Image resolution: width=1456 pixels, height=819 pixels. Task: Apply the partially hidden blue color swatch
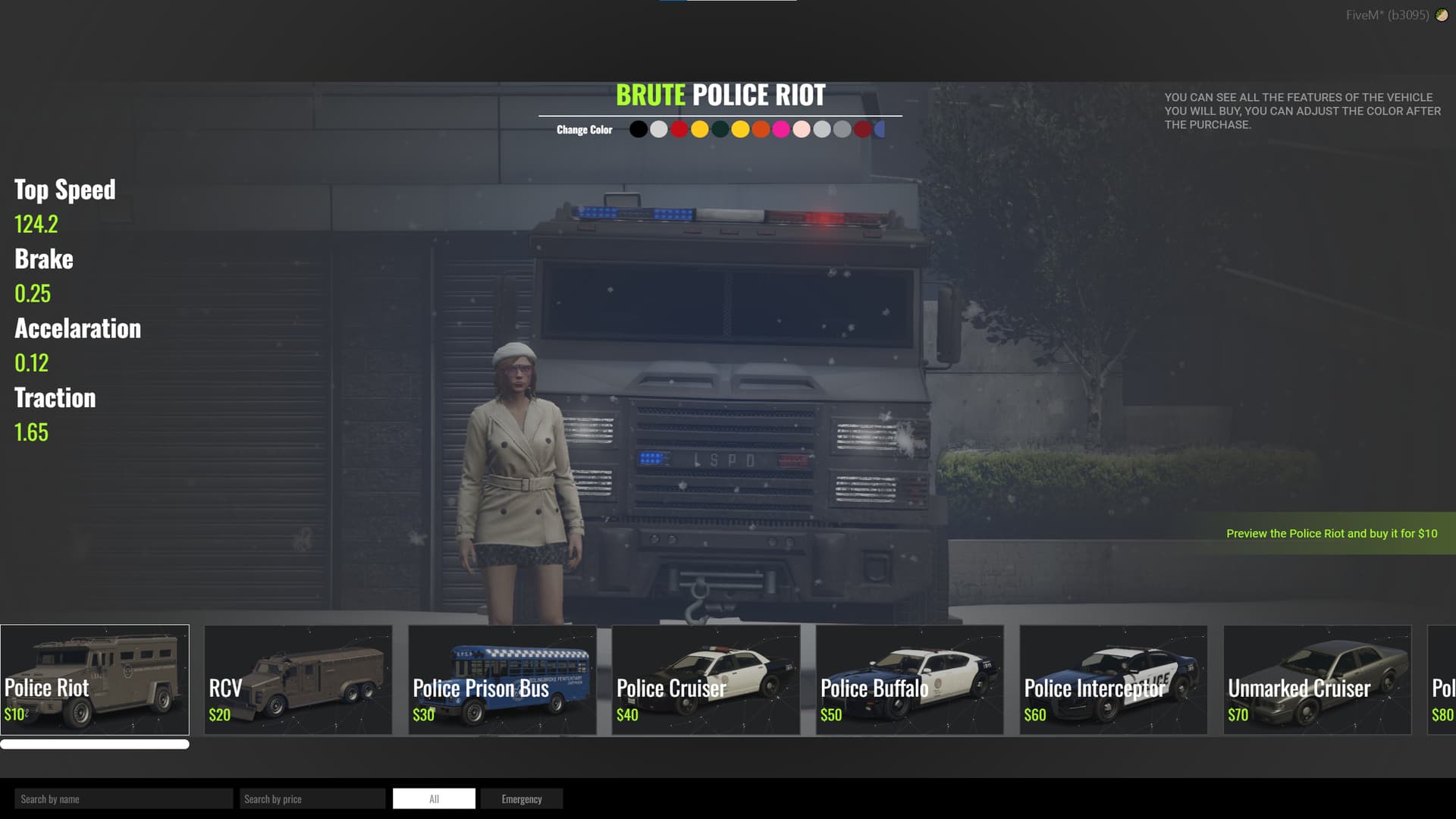click(880, 130)
